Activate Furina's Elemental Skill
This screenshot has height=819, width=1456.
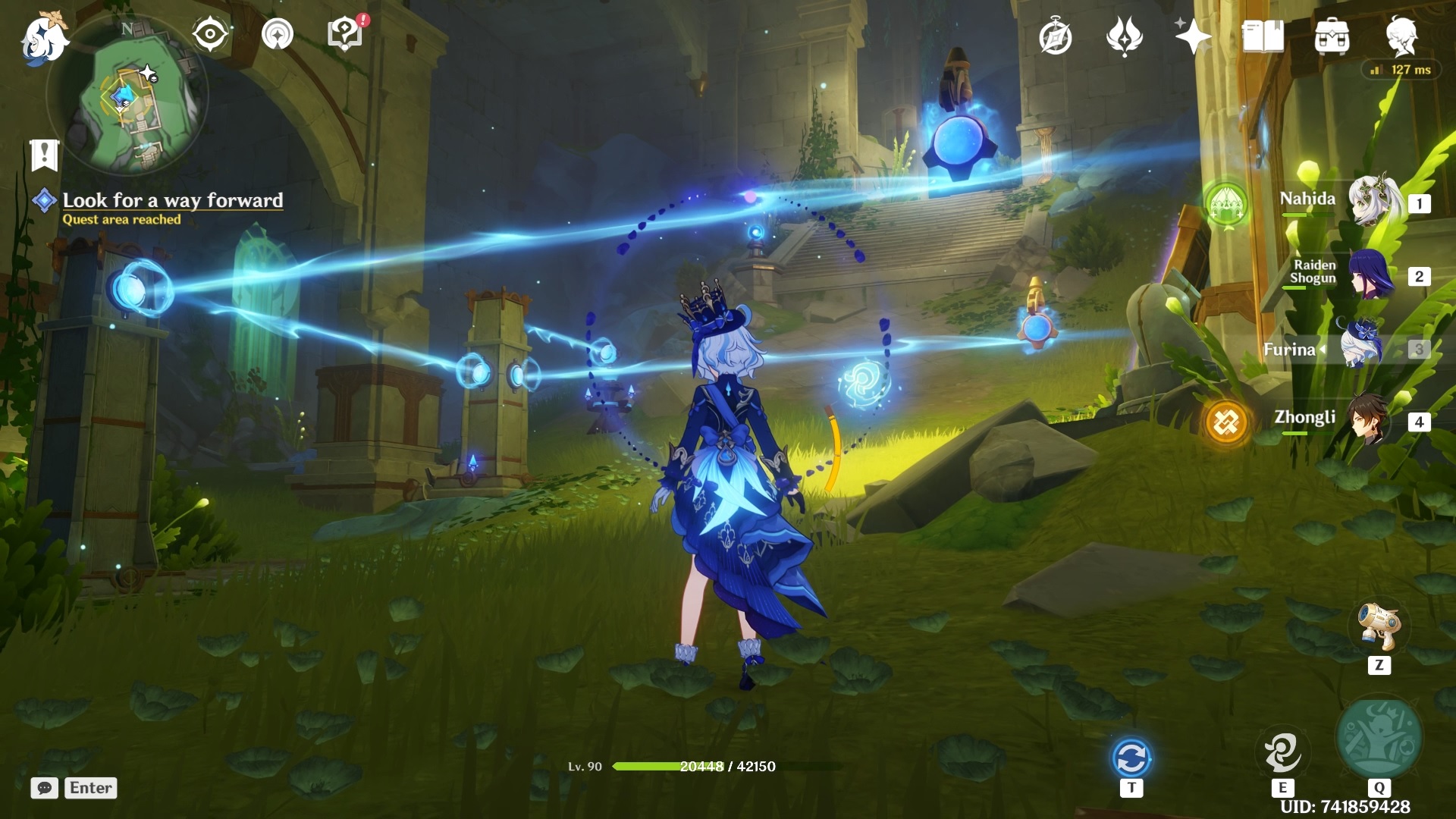pos(1282,752)
